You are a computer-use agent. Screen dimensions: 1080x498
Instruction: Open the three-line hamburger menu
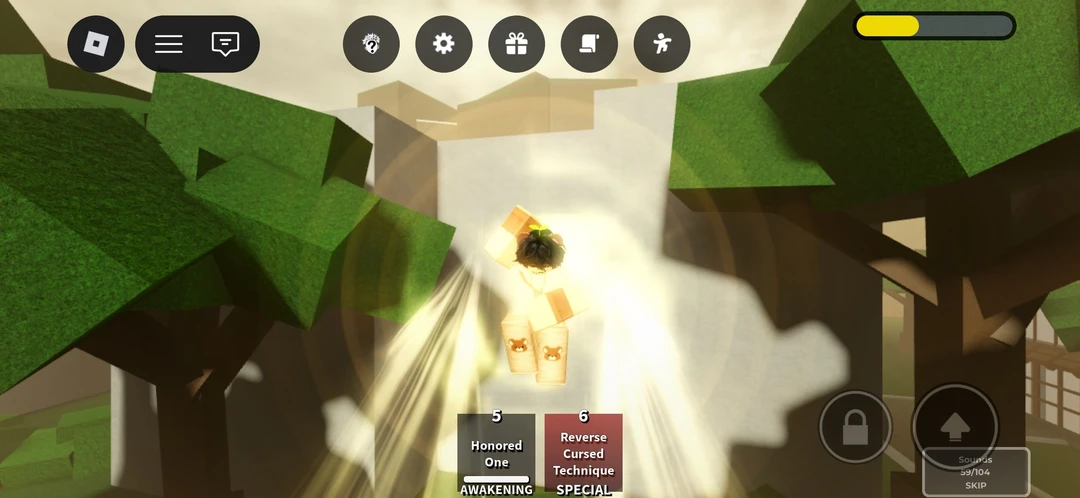[169, 44]
